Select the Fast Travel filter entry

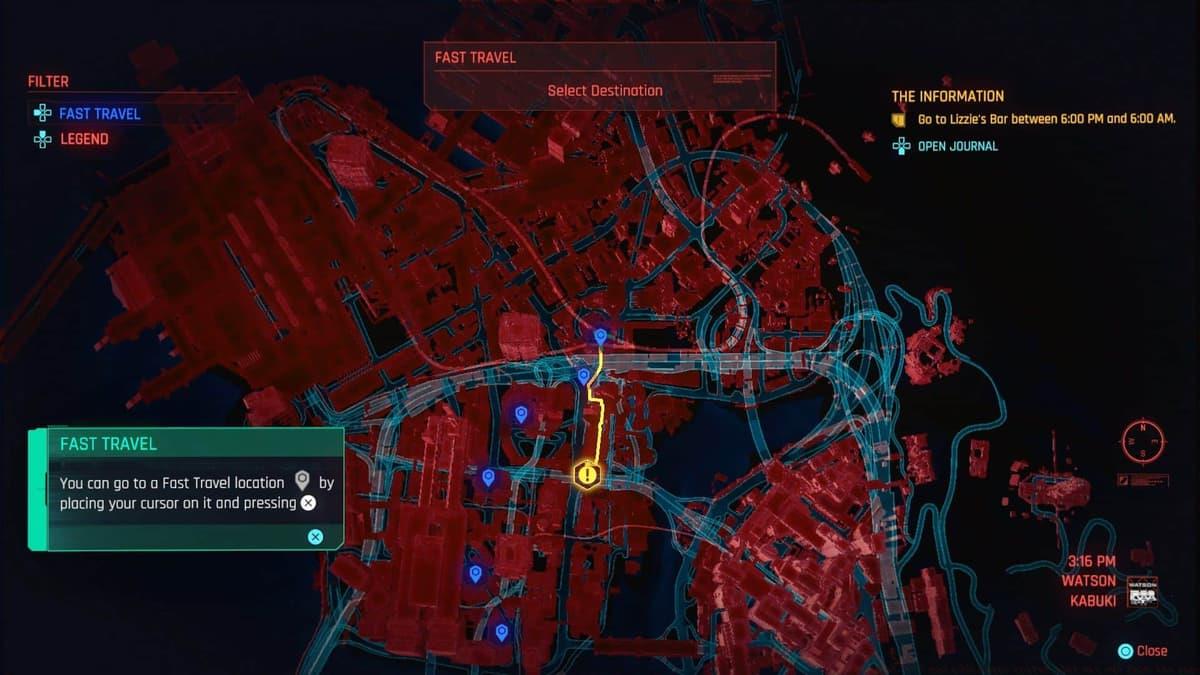[99, 114]
